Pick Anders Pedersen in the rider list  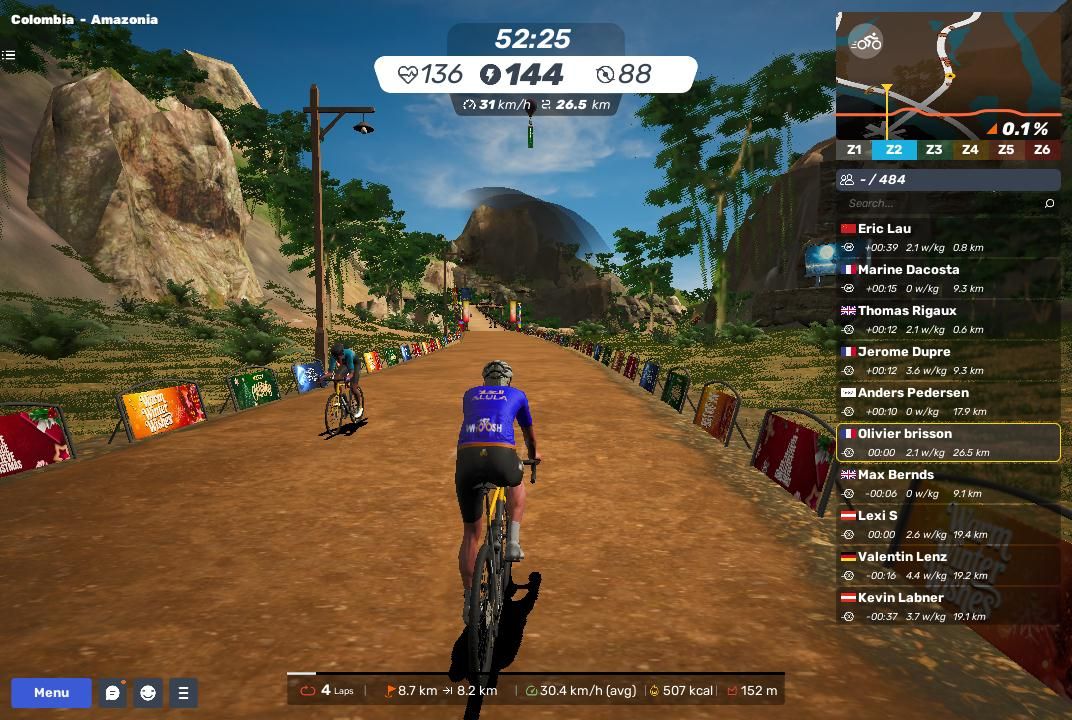[x=948, y=401]
